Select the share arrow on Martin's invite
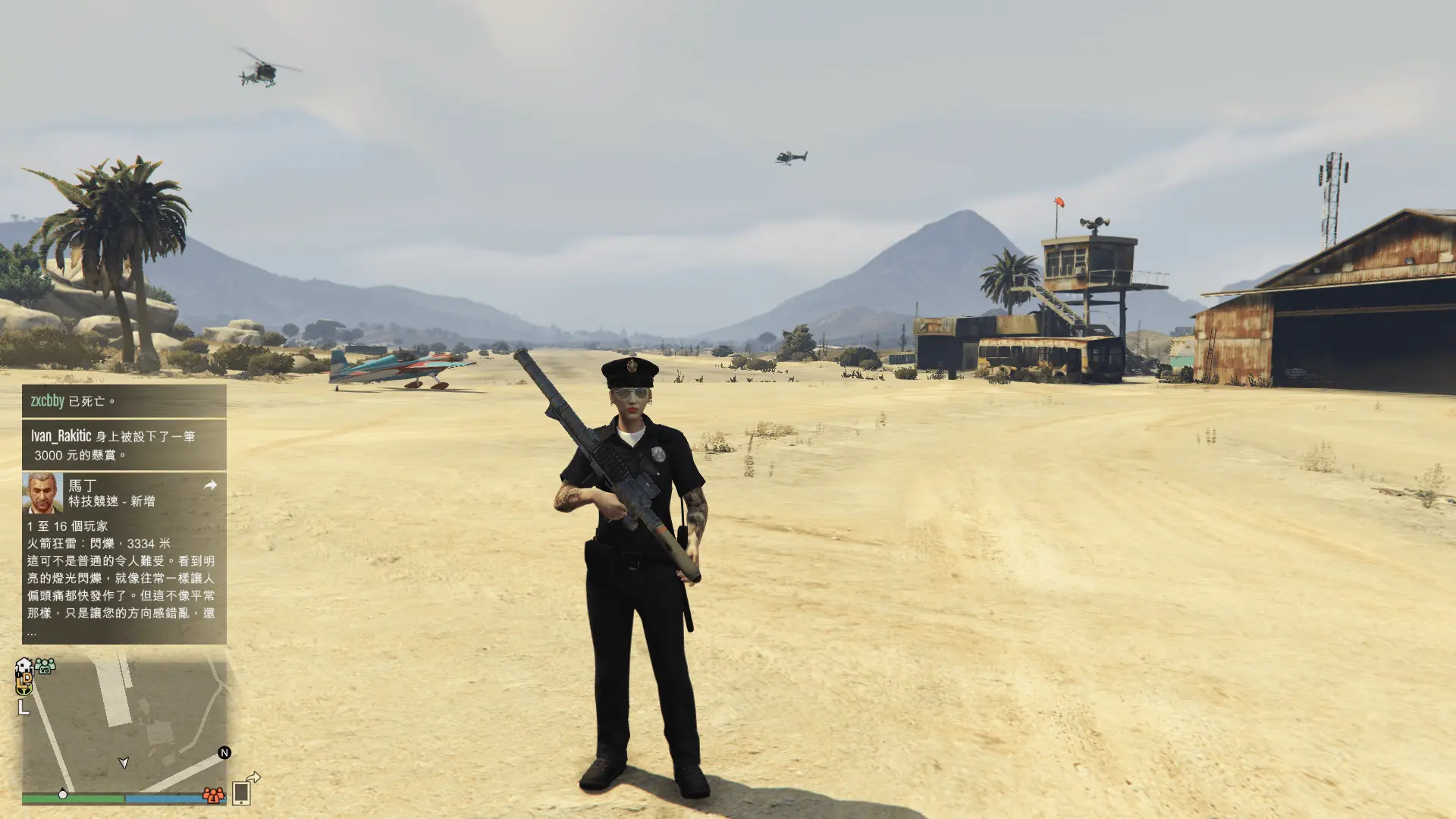The height and width of the screenshot is (819, 1456). point(210,485)
